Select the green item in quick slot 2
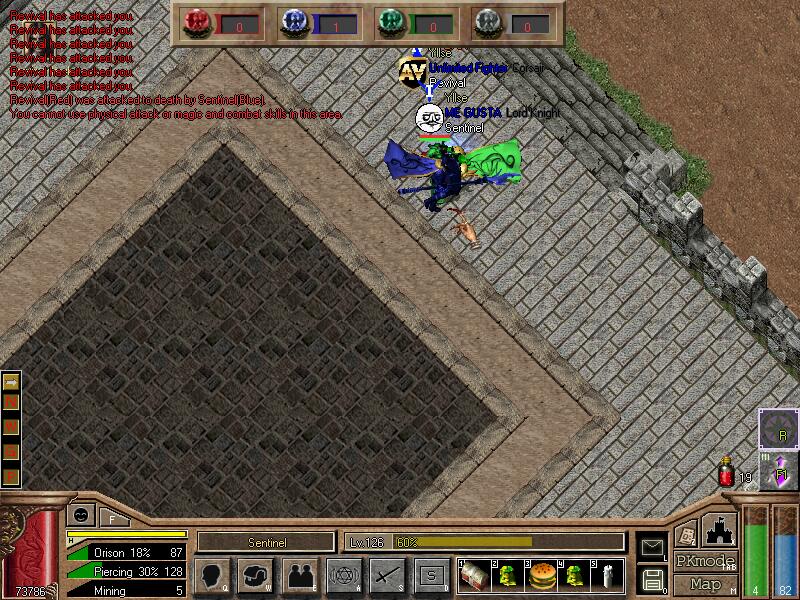This screenshot has height=600, width=800. click(x=508, y=575)
